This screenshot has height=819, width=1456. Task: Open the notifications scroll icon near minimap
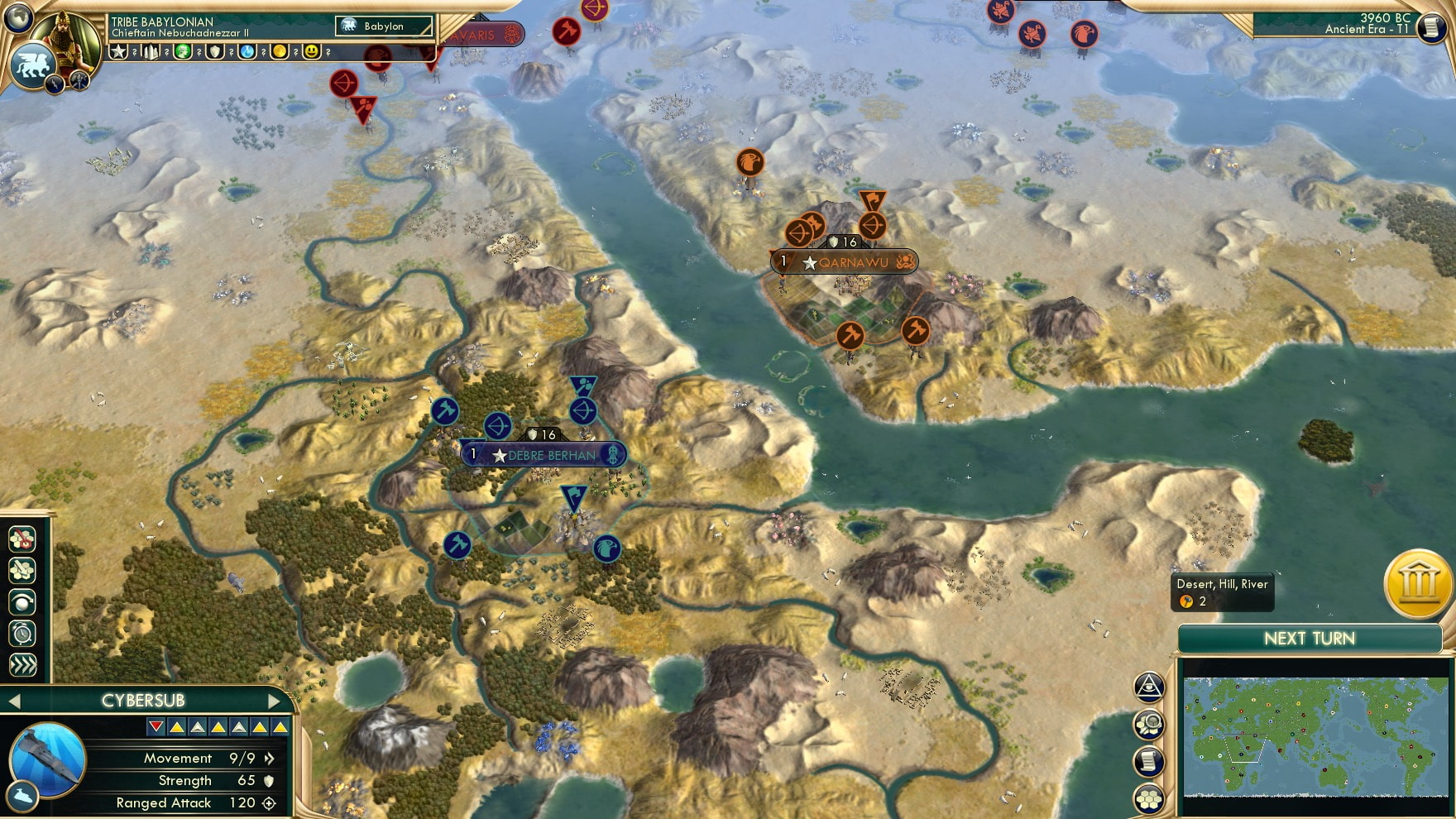pos(1148,761)
